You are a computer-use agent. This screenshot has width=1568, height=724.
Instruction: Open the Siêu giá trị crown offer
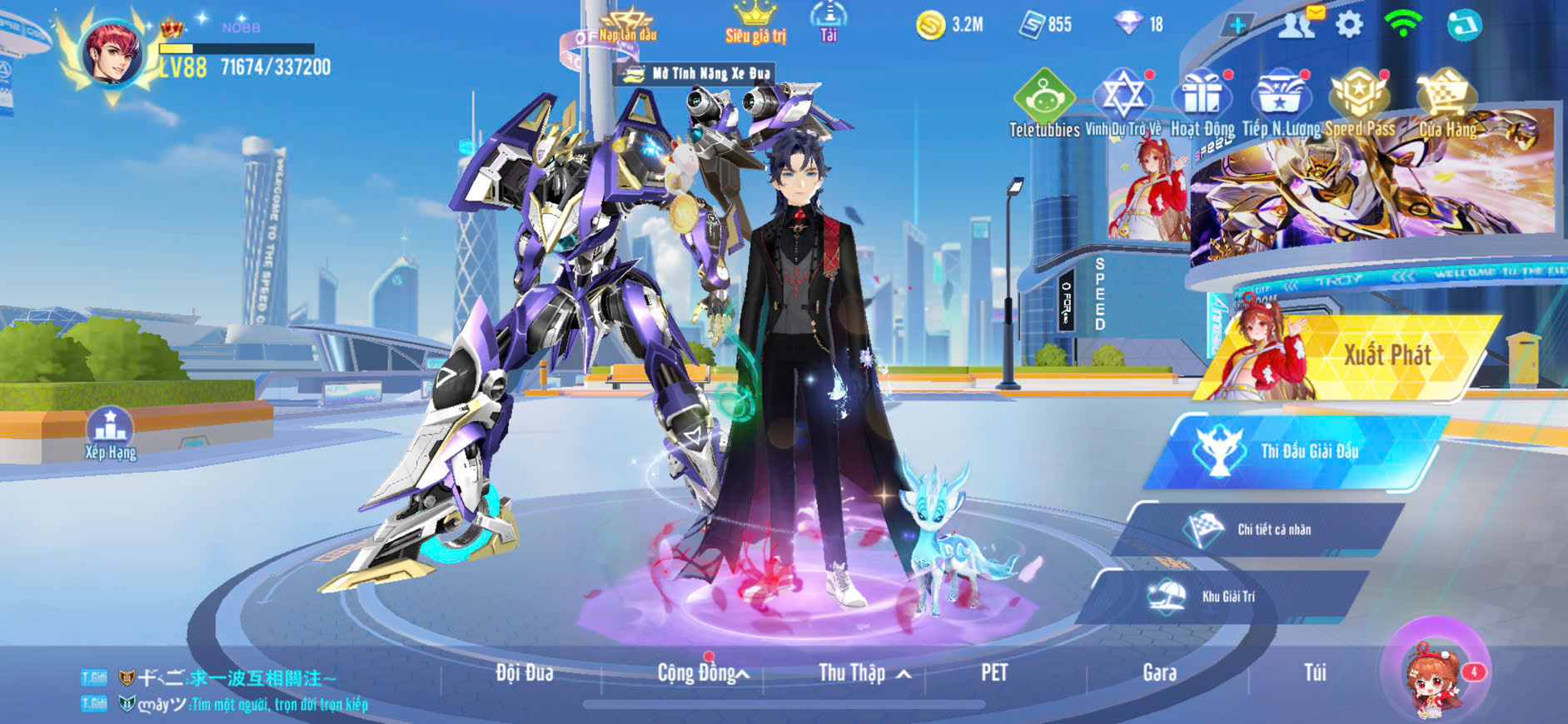pyautogui.click(x=755, y=23)
